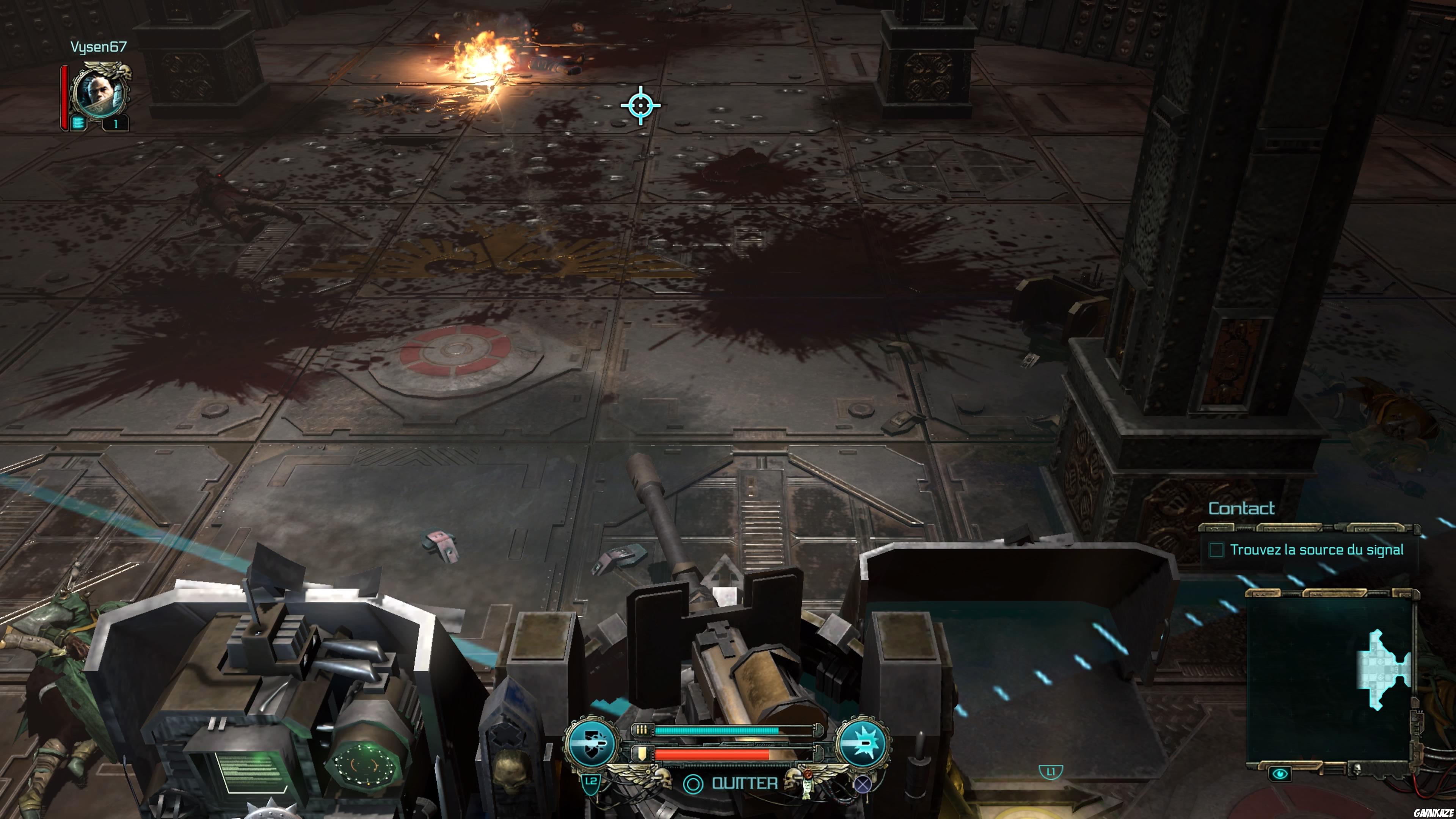This screenshot has width=1456, height=819.
Task: Click the ammo bullets icon beside the cyan bar
Action: click(642, 730)
